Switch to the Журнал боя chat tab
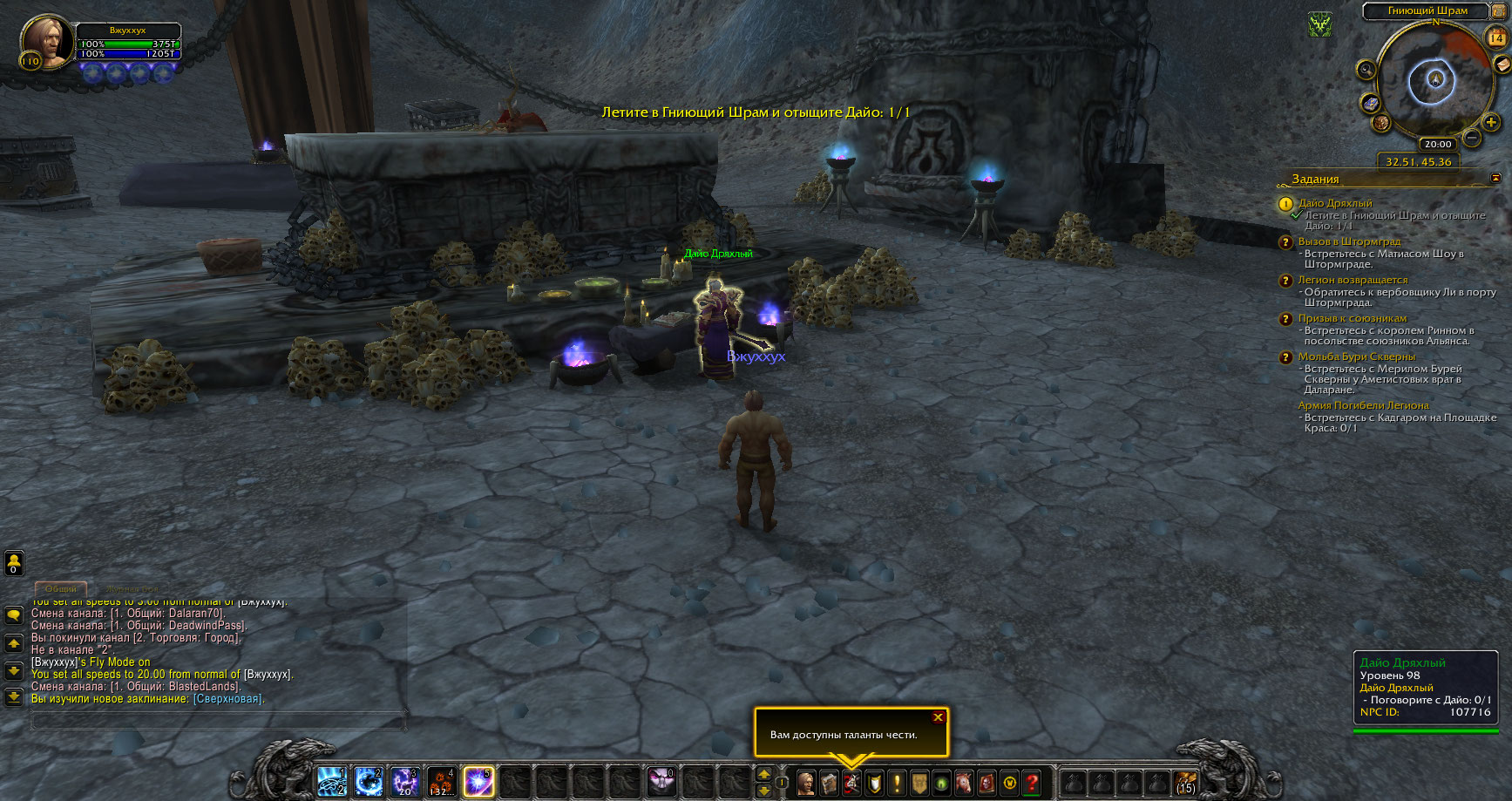Image resolution: width=1512 pixels, height=801 pixels. click(x=130, y=589)
